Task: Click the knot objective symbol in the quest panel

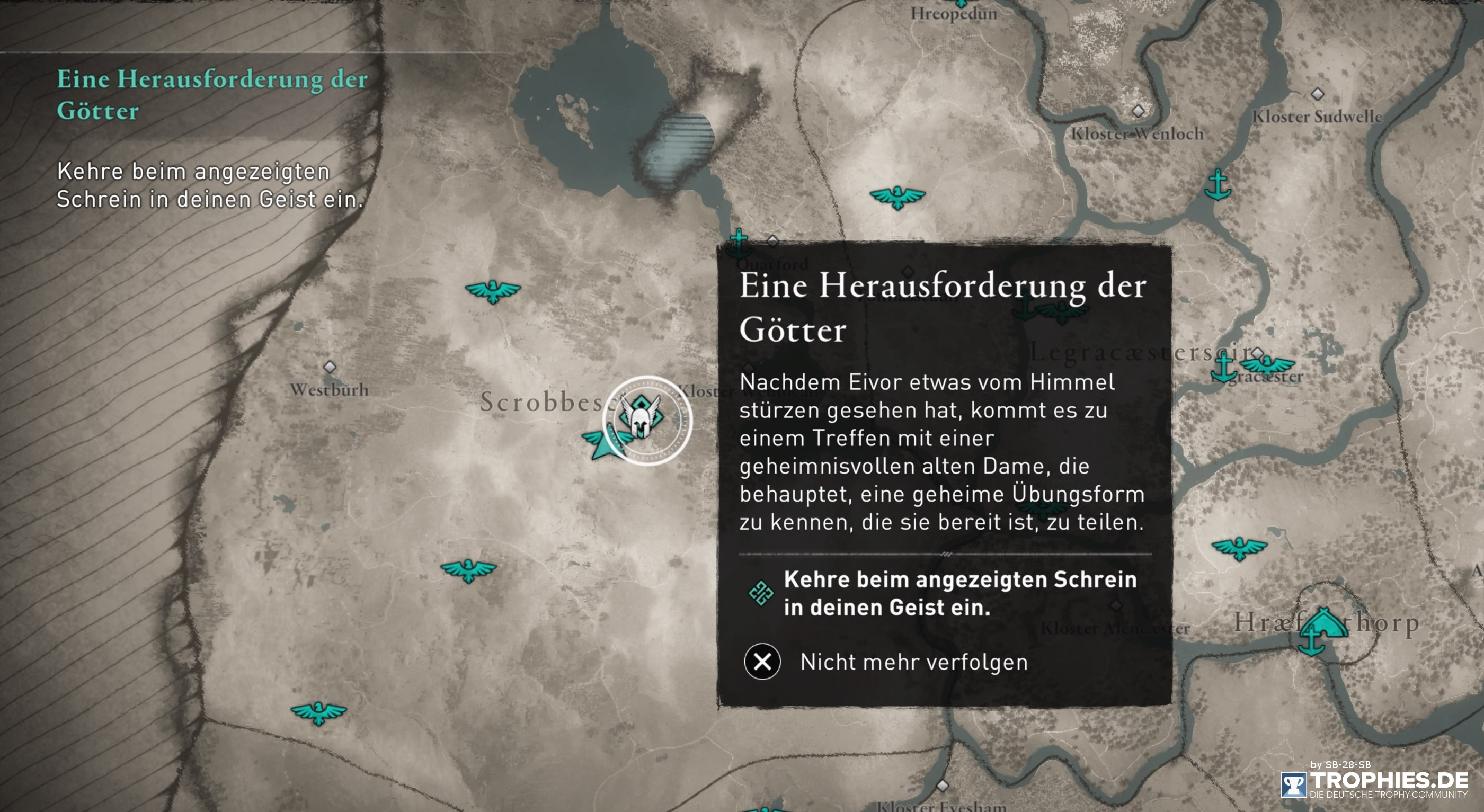Action: pos(760,592)
